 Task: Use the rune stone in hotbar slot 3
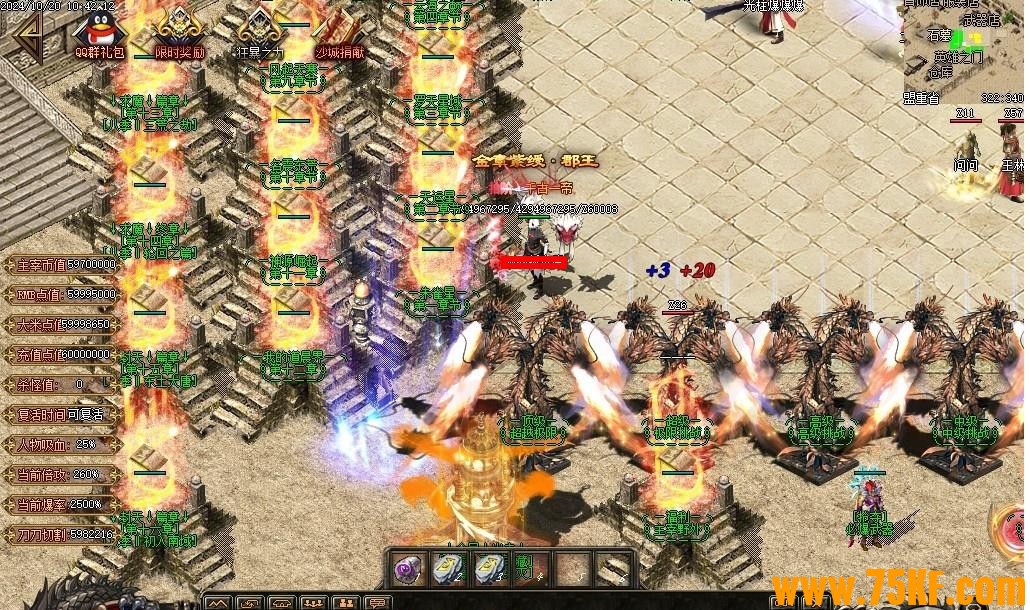[489, 570]
